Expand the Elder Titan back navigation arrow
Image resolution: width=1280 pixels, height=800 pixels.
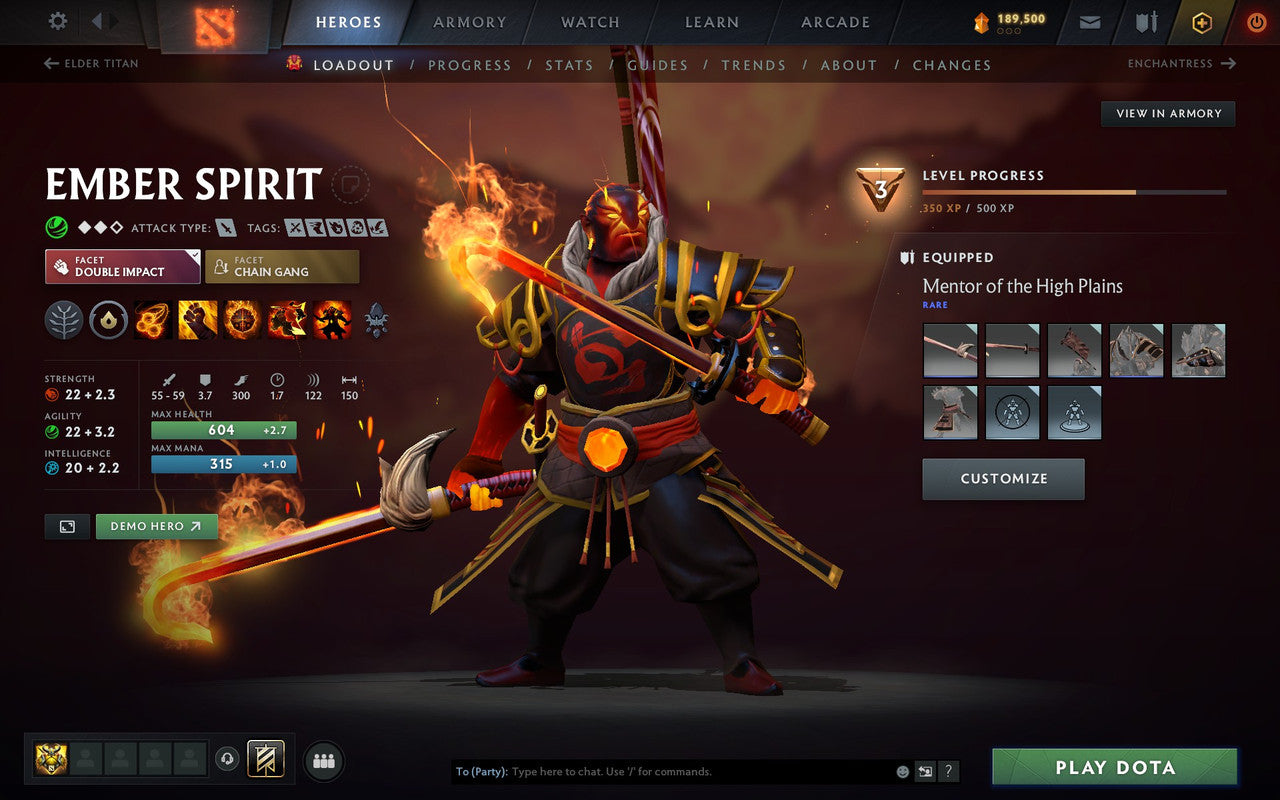pyautogui.click(x=50, y=63)
